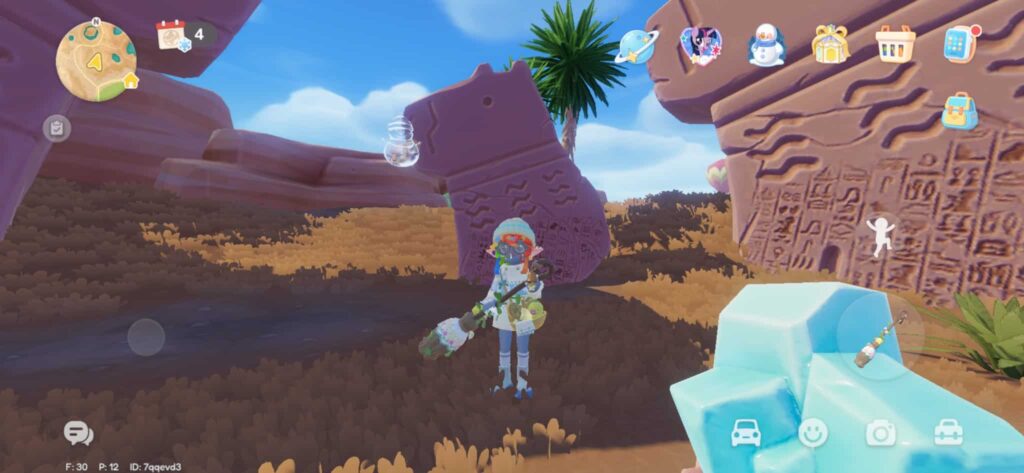Open the circular minimap

pyautogui.click(x=96, y=58)
